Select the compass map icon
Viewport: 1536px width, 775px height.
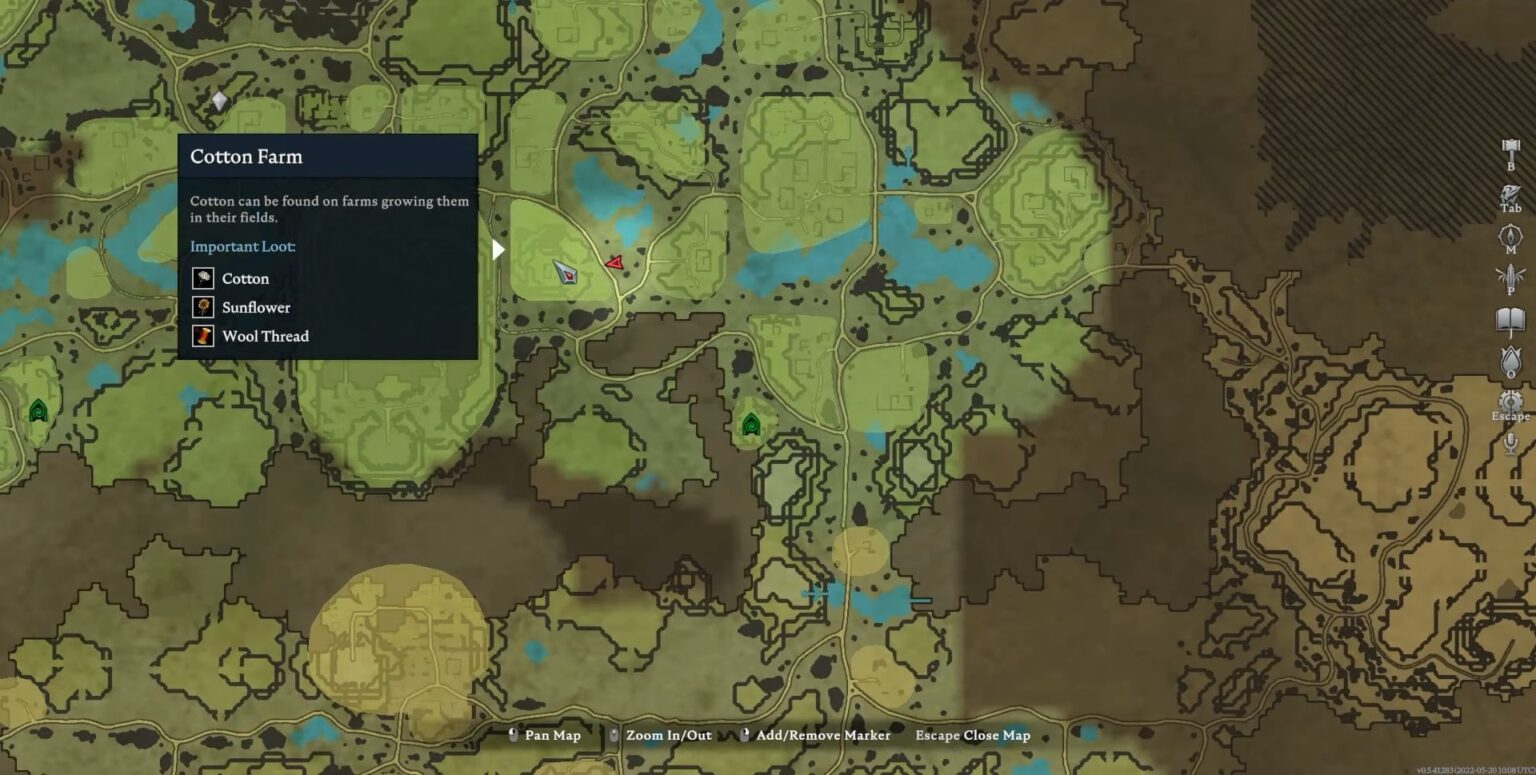pos(1510,236)
